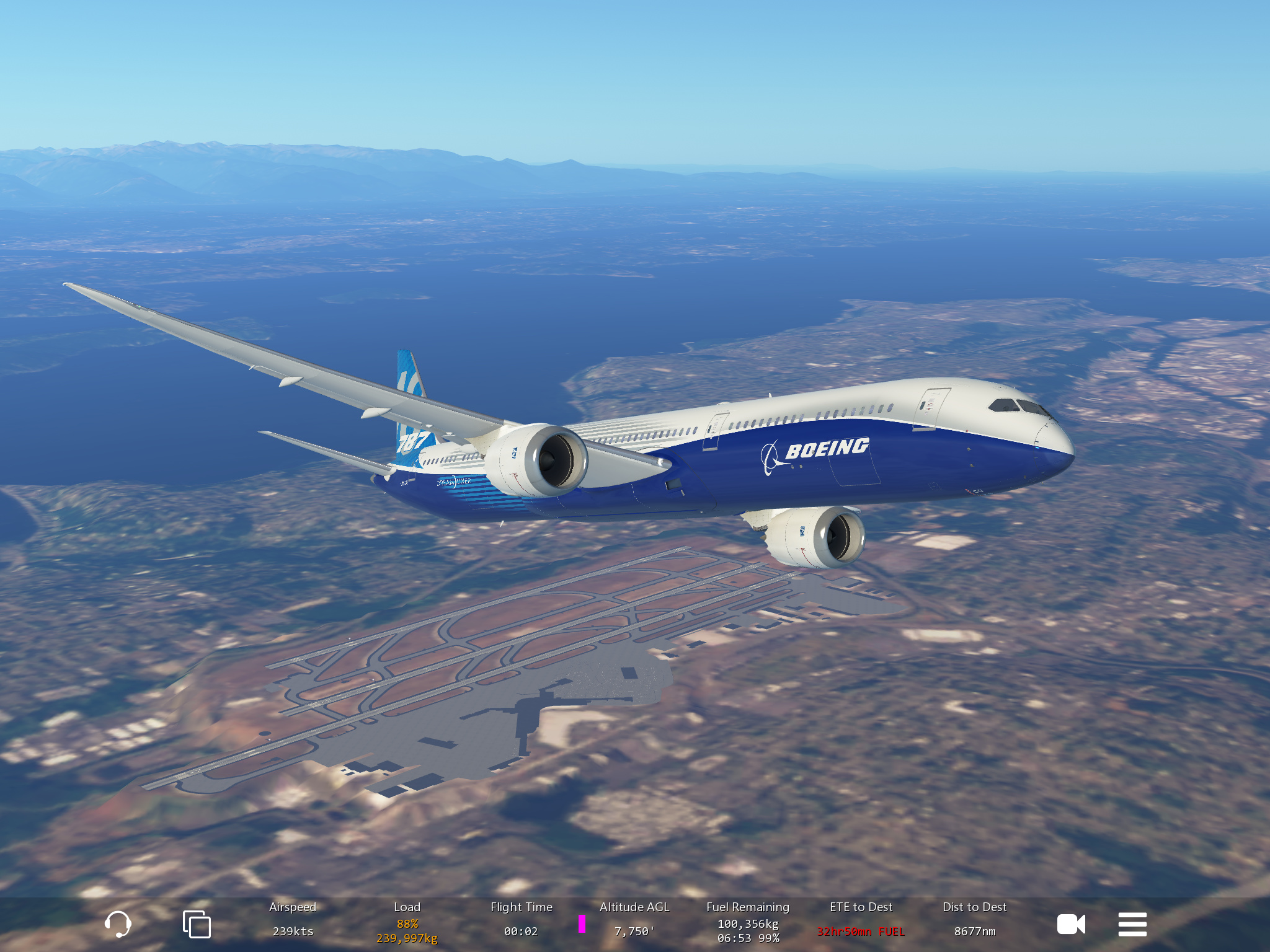The width and height of the screenshot is (1270, 952).
Task: Open the ATC headset communications menu
Action: pyautogui.click(x=118, y=924)
